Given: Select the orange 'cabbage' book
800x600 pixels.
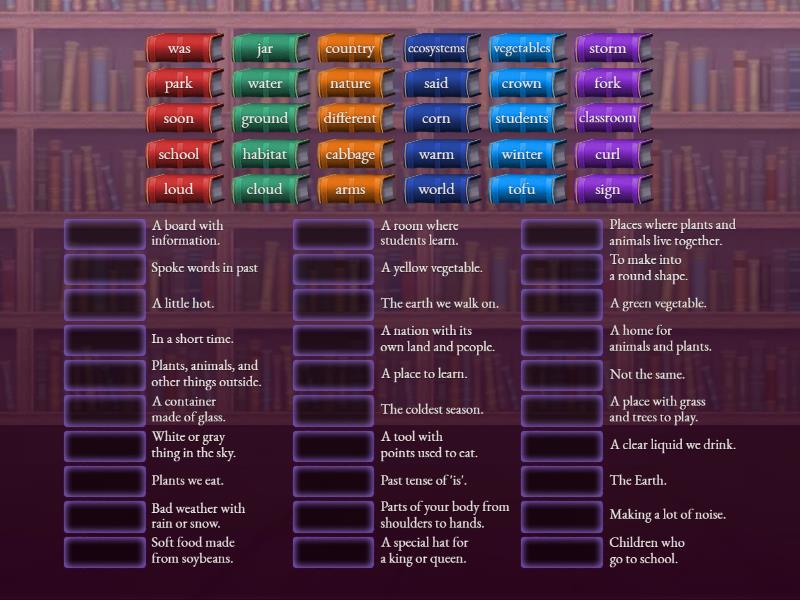Looking at the screenshot, I should 350,154.
